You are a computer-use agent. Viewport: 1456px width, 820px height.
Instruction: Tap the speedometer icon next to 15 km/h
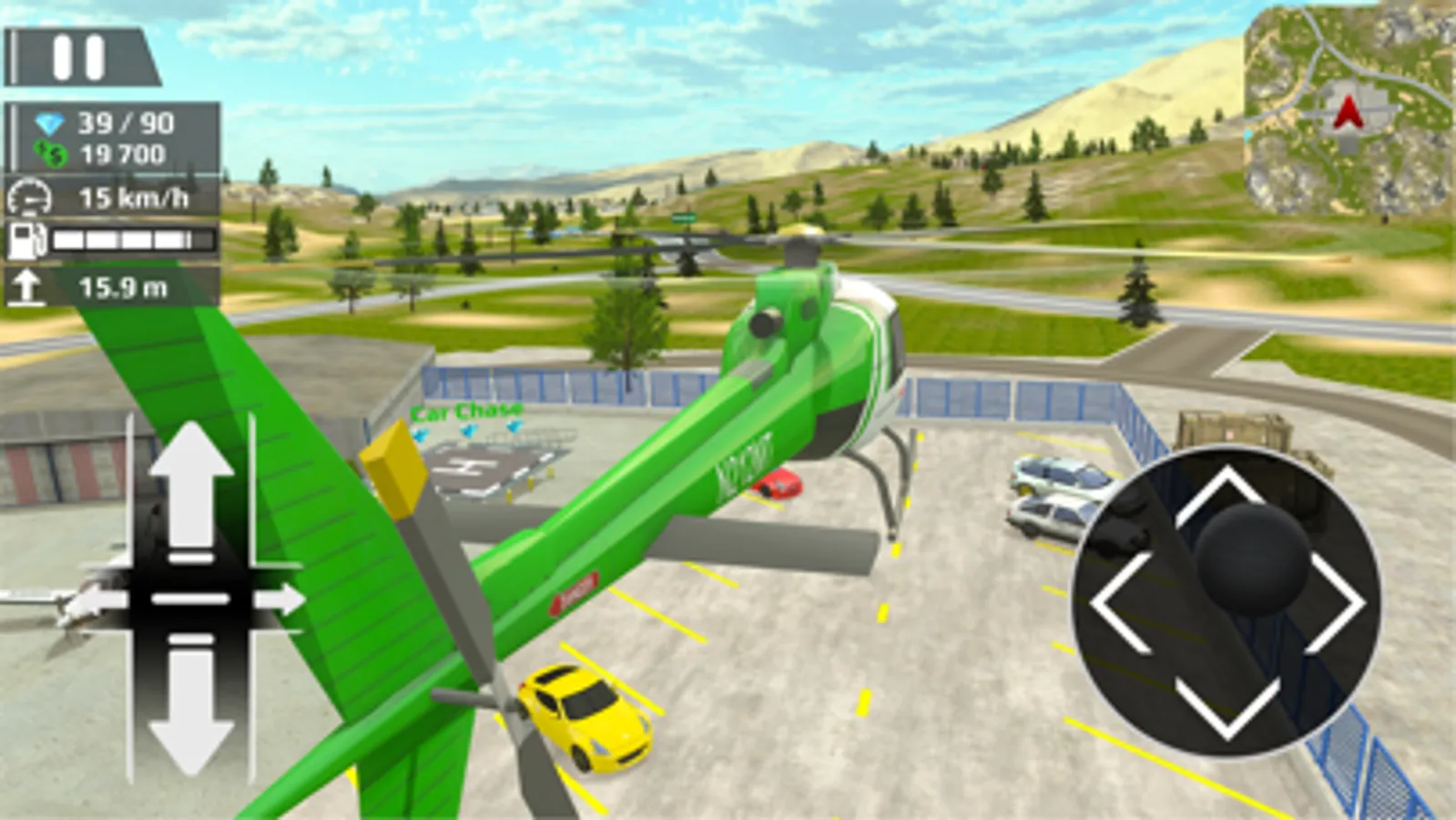30,194
